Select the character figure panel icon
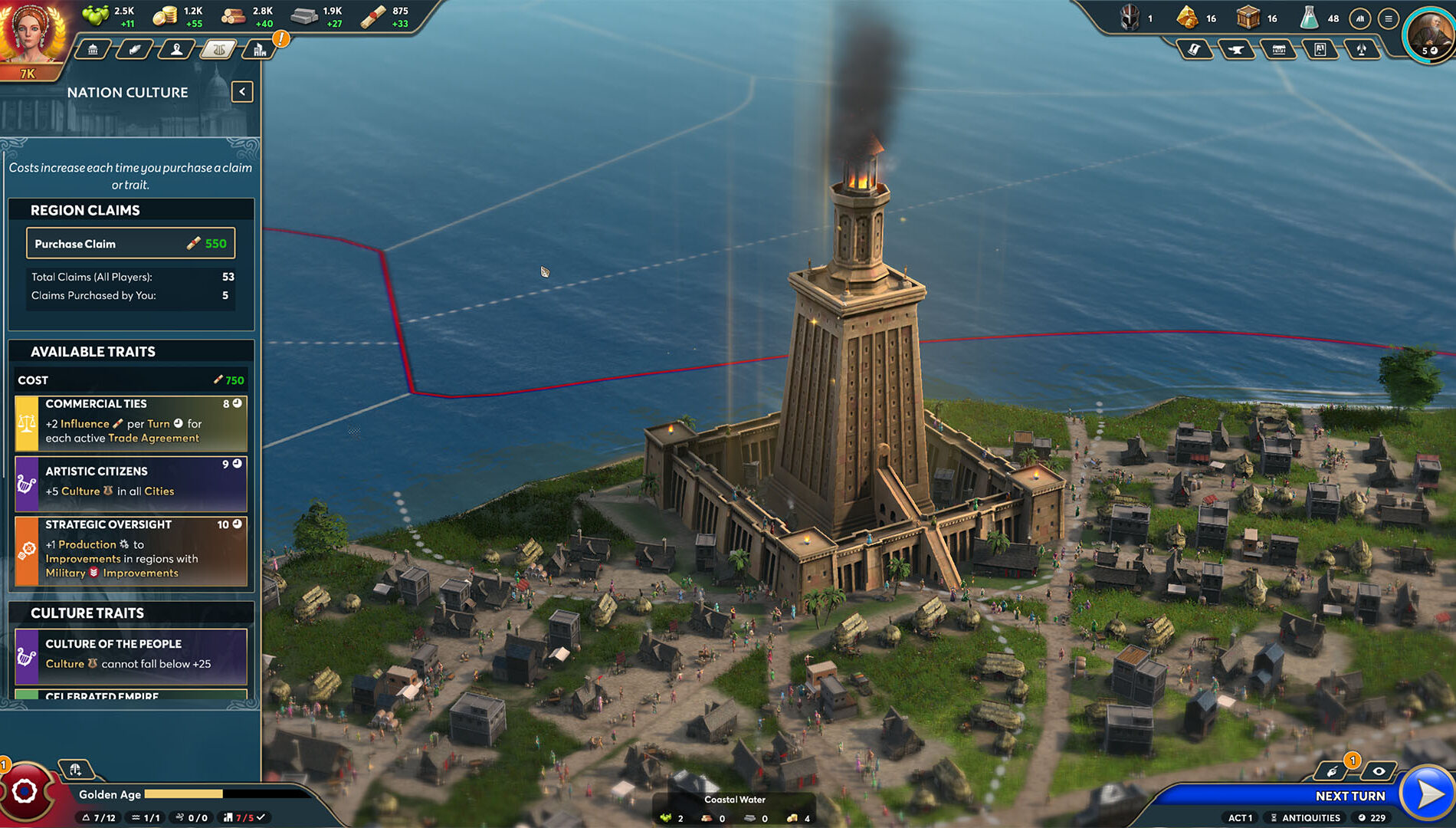 pyautogui.click(x=177, y=49)
